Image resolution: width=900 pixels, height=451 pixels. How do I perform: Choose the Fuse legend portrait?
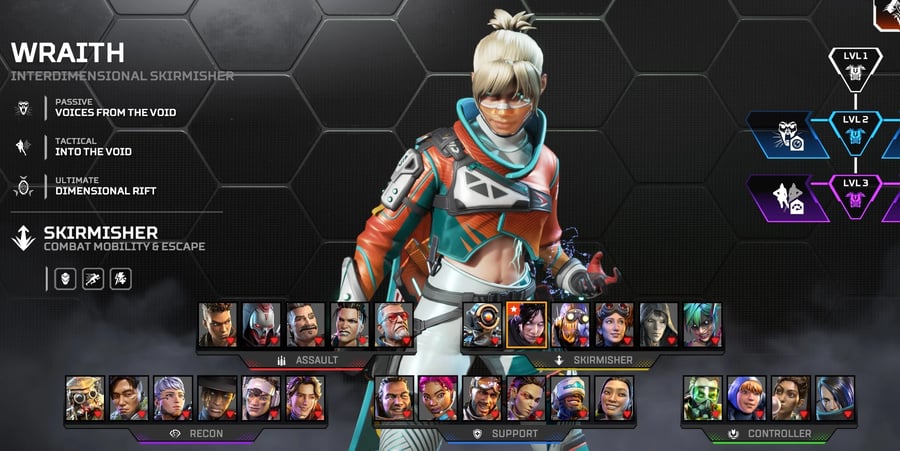point(306,325)
